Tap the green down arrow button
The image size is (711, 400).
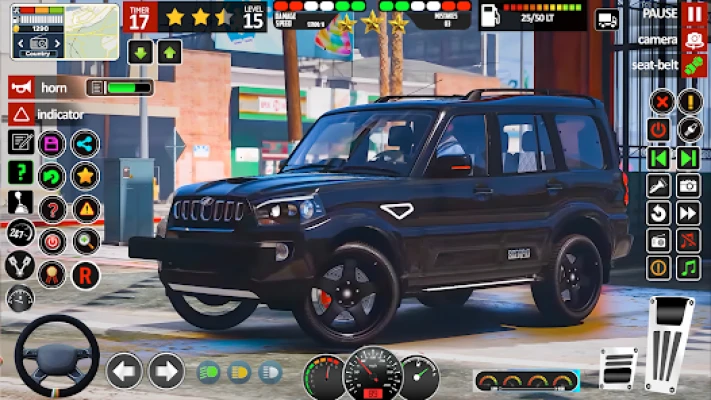click(x=140, y=52)
